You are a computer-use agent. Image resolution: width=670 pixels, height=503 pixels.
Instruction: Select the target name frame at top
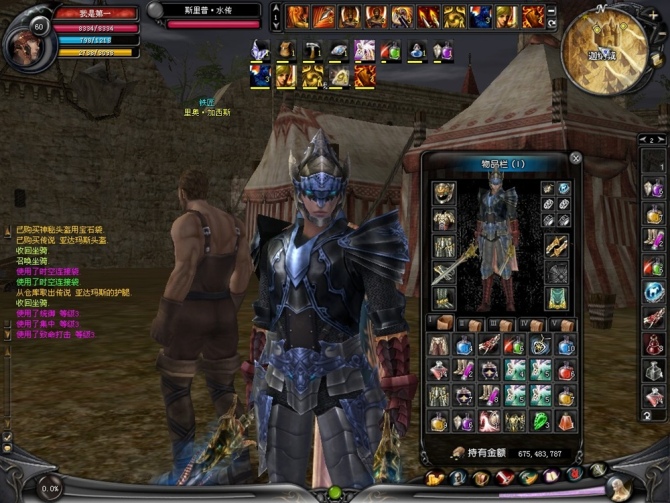pyautogui.click(x=209, y=12)
